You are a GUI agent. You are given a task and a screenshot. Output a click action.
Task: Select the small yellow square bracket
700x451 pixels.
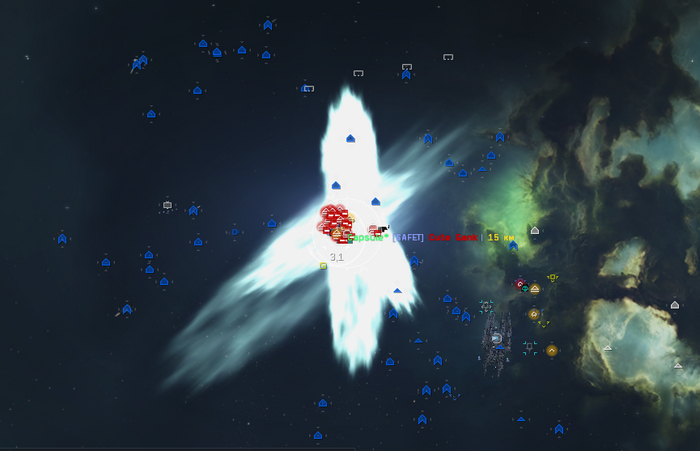tap(323, 266)
